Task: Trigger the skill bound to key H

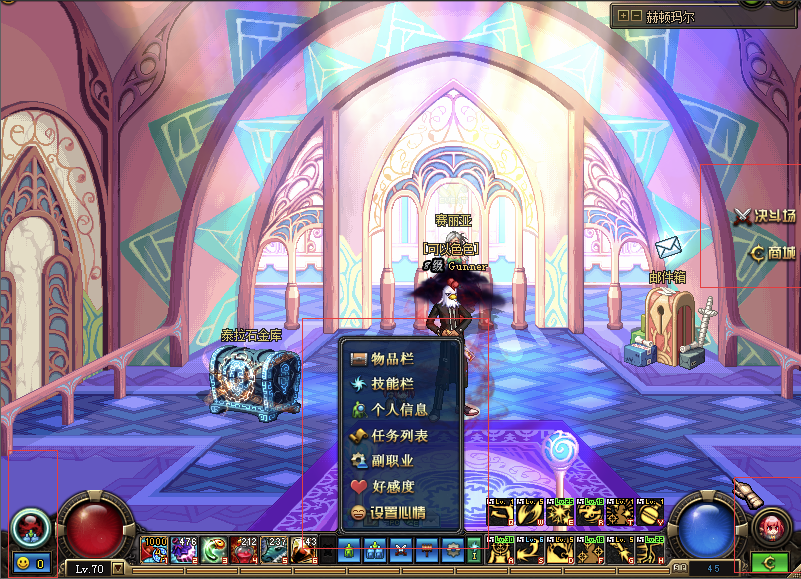Action: [651, 549]
